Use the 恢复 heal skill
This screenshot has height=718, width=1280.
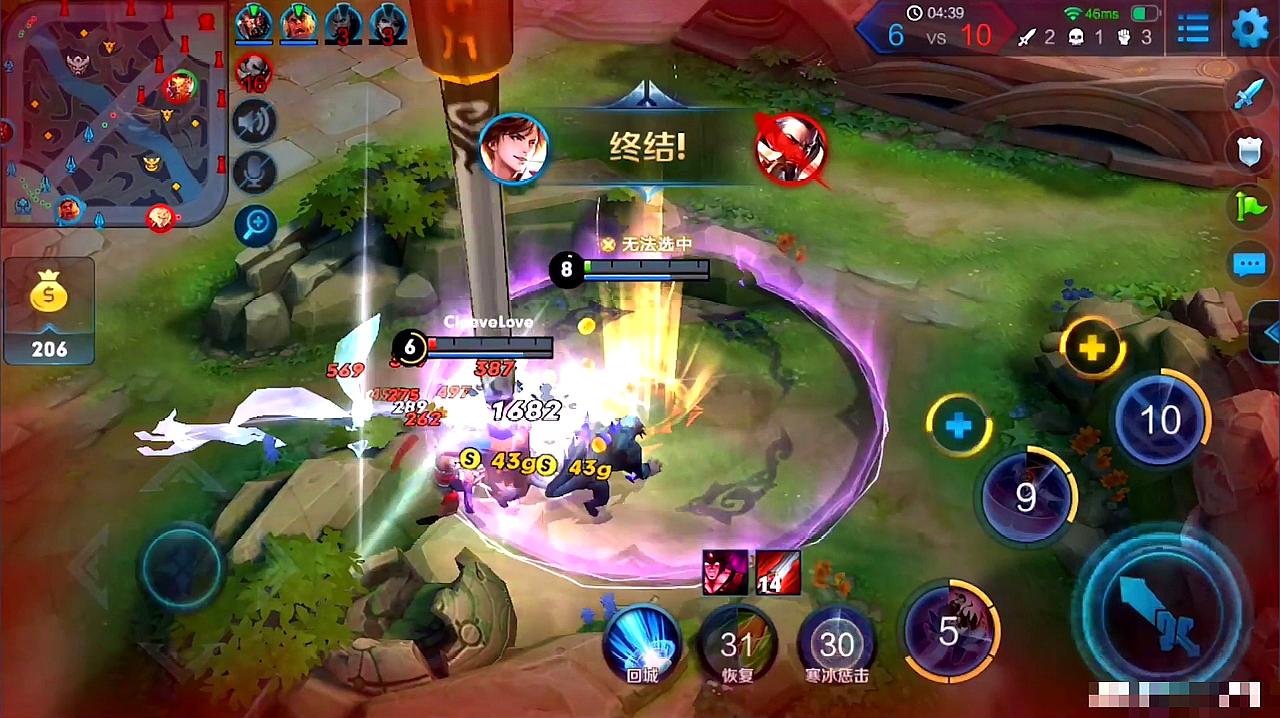pyautogui.click(x=738, y=643)
